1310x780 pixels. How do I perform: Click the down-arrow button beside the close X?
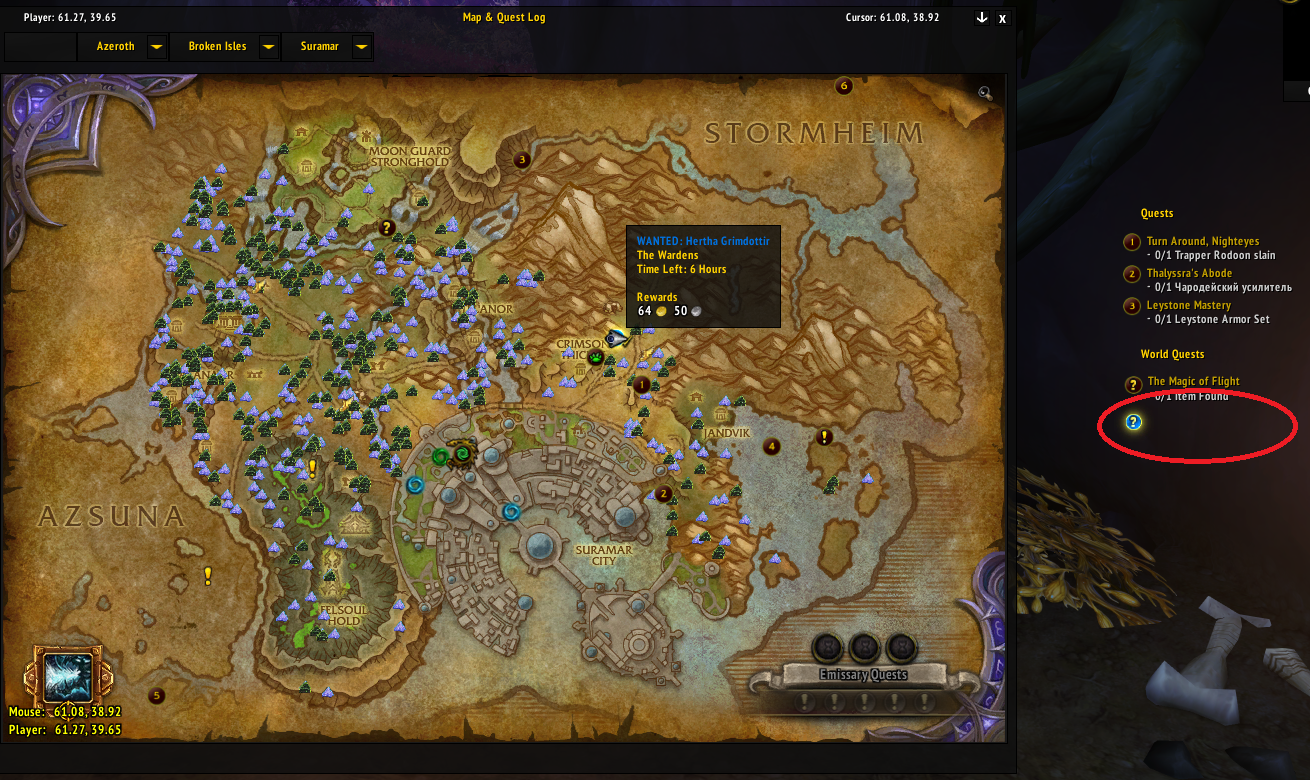982,18
